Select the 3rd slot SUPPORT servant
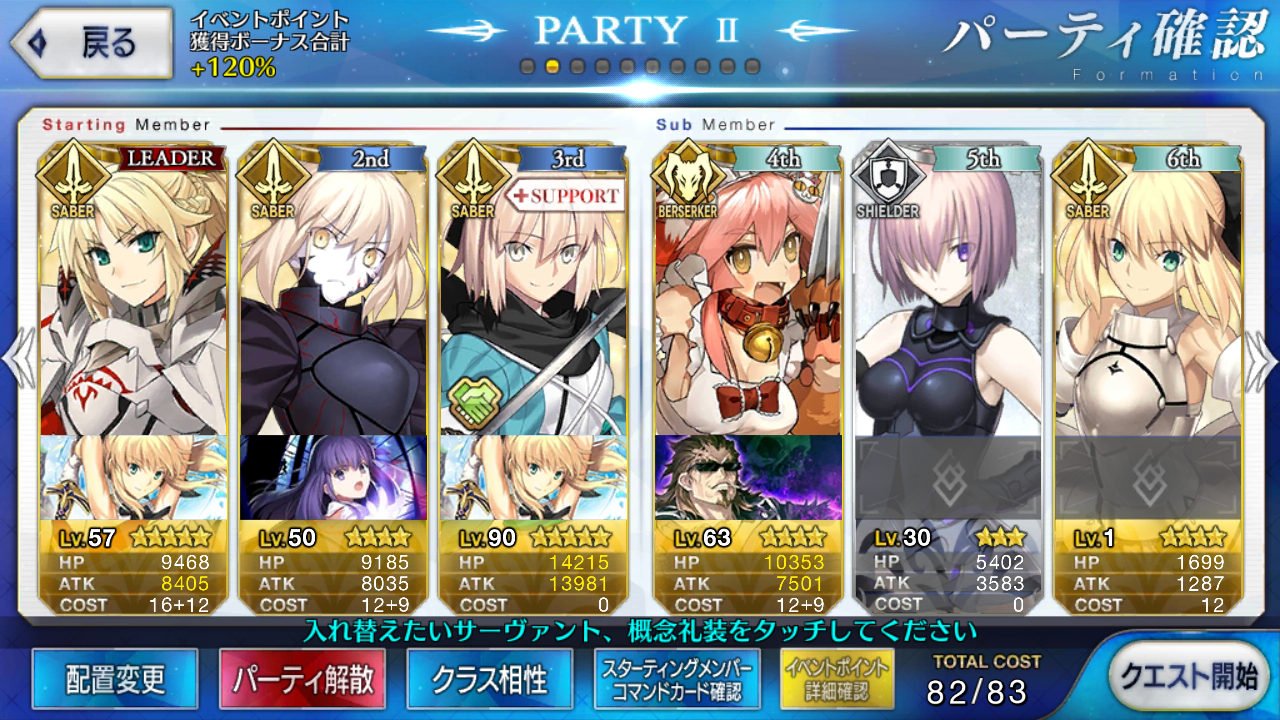This screenshot has width=1280, height=720. coord(533,300)
